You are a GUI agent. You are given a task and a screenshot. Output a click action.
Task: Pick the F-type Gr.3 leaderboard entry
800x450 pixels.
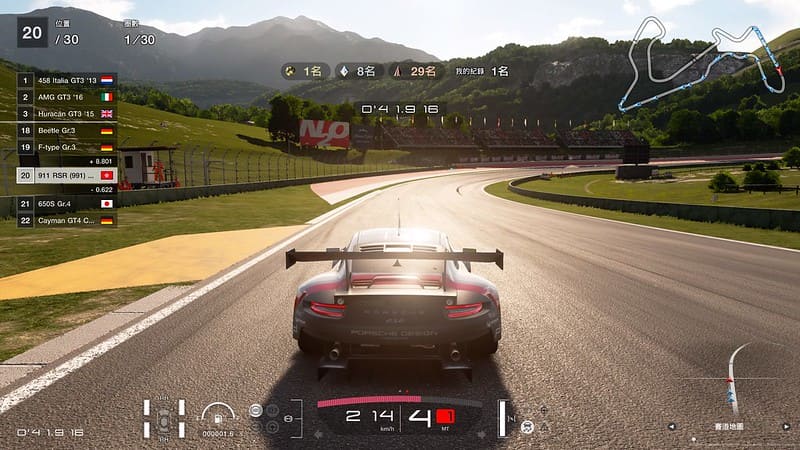[67, 147]
